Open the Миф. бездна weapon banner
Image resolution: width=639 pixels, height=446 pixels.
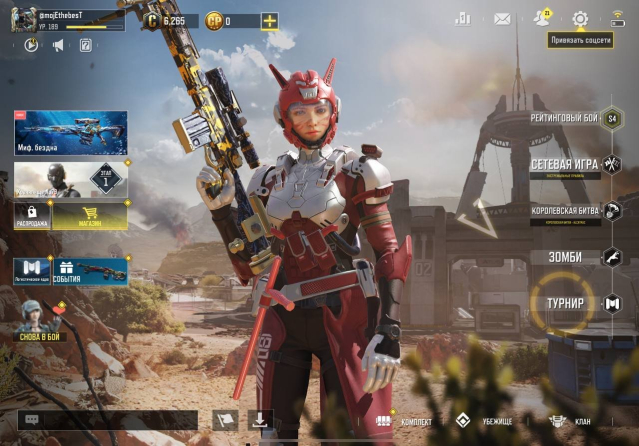(x=71, y=132)
